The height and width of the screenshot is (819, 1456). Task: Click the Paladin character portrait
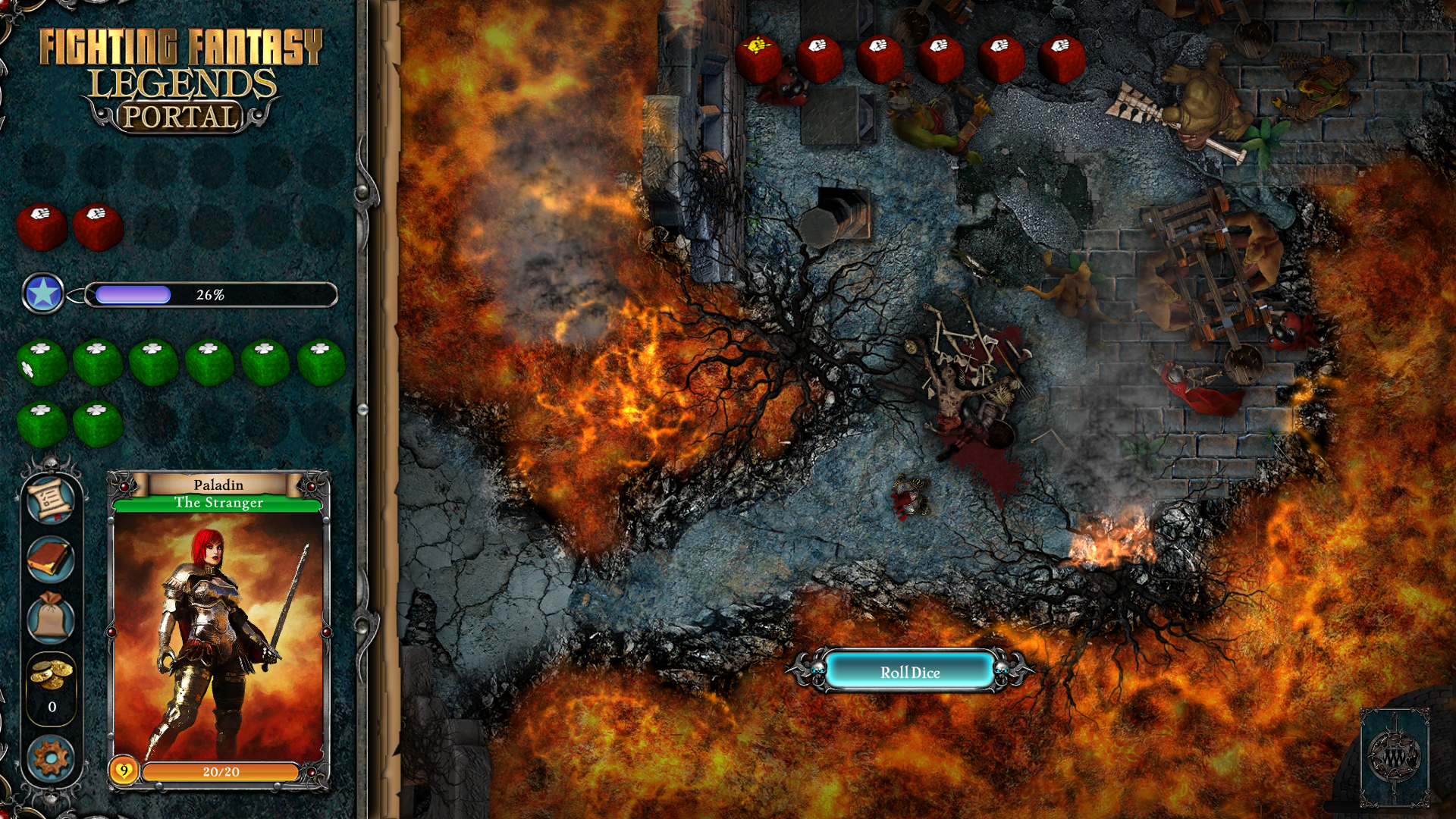point(218,637)
